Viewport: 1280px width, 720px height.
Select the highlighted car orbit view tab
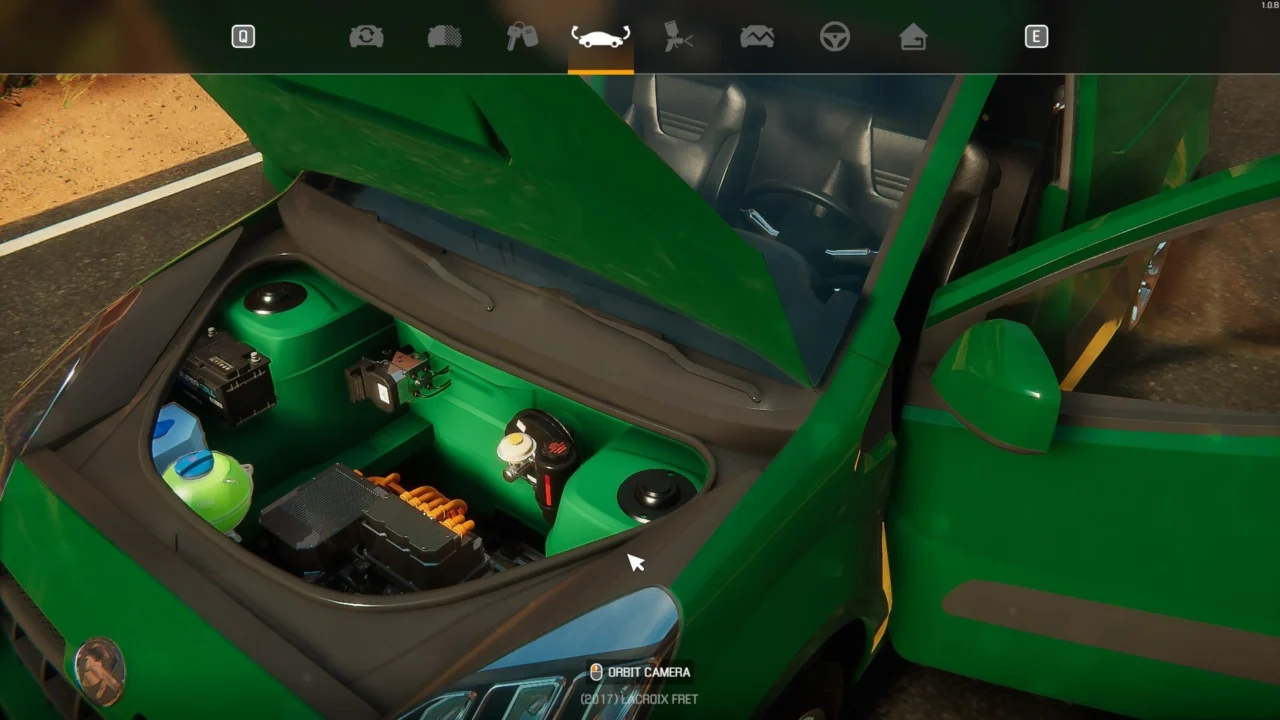600,37
